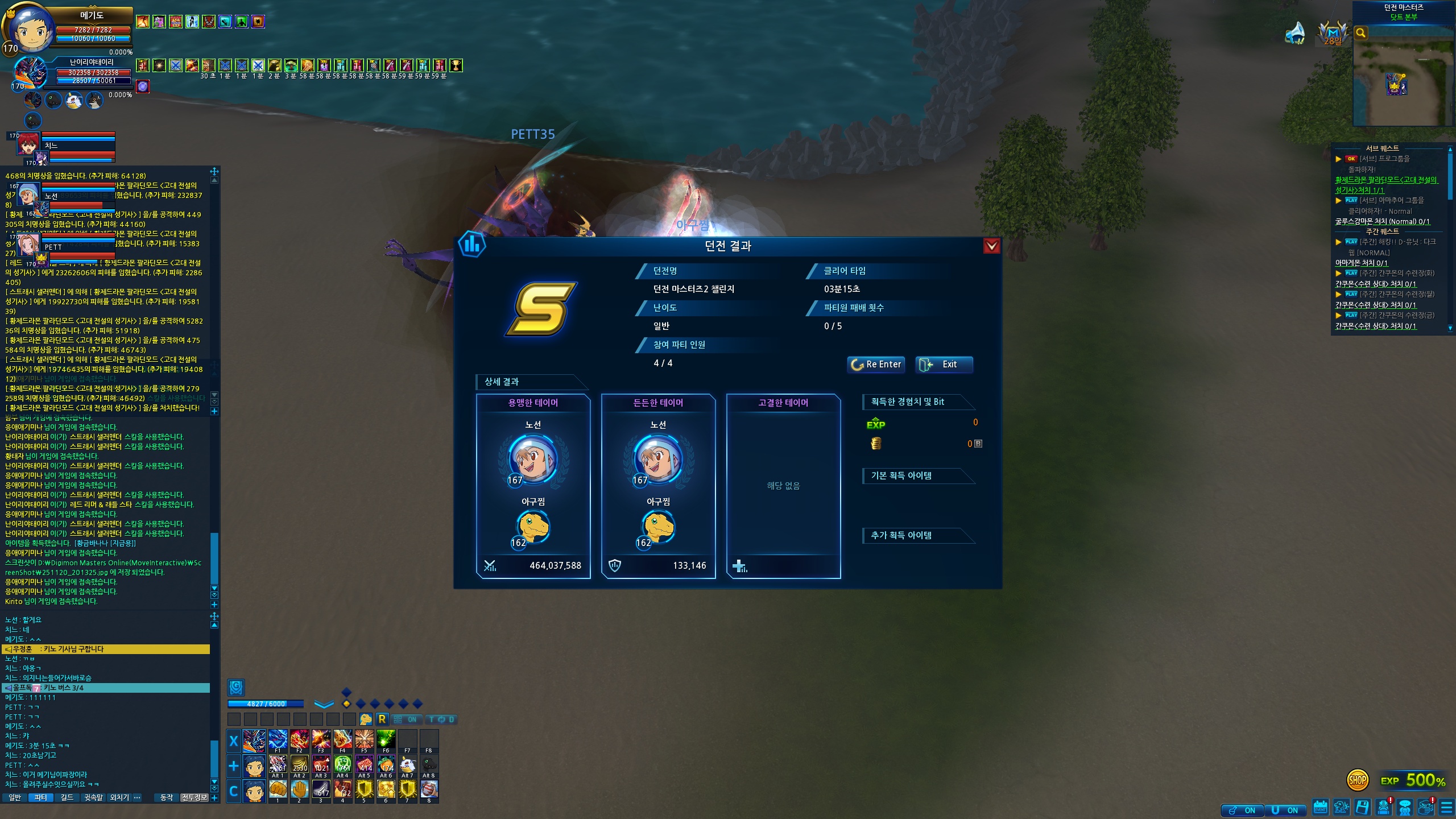This screenshot has width=1456, height=819.
Task: Activate the fist skill in slot 1
Action: [278, 790]
